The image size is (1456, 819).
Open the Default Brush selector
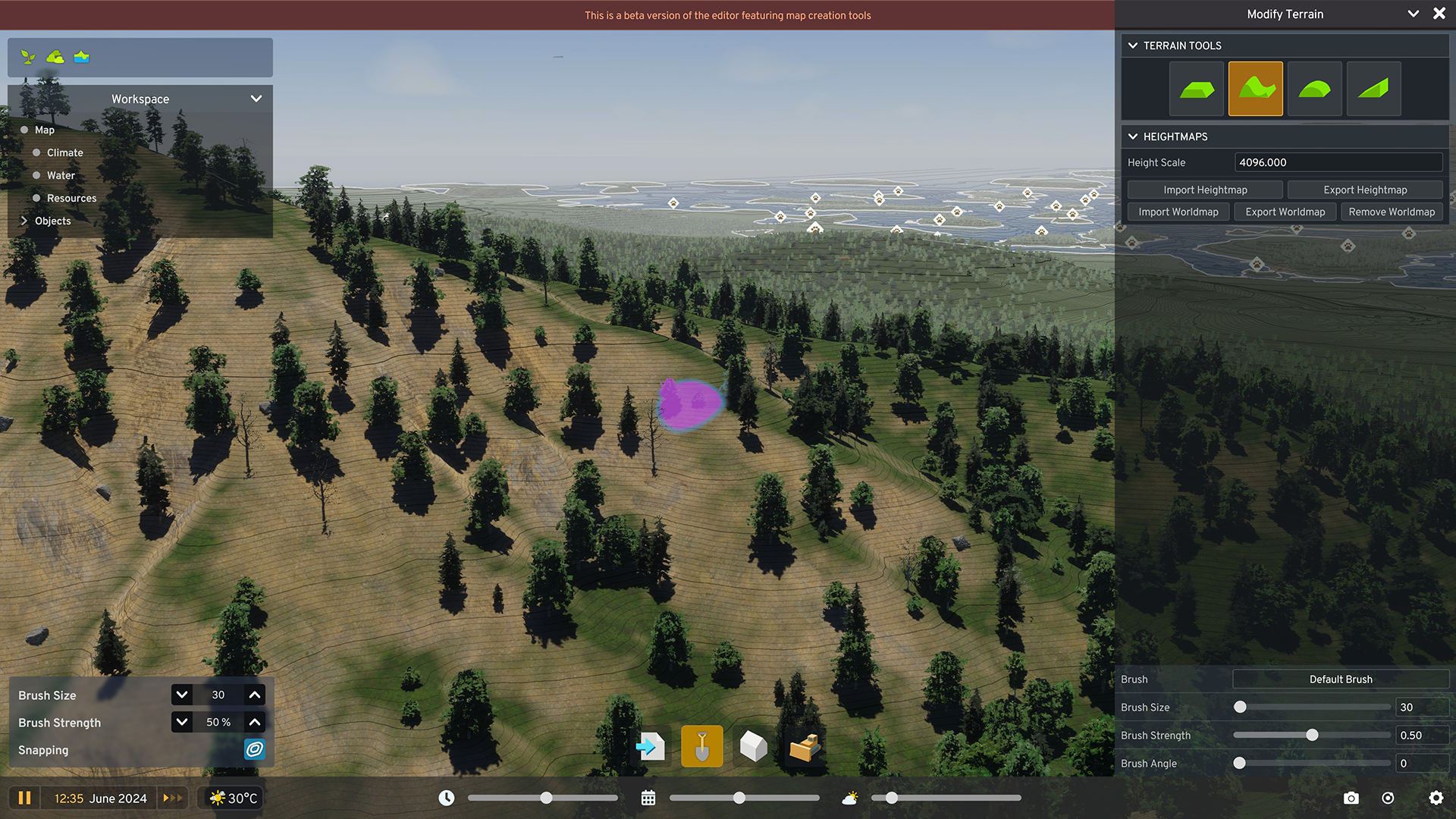click(1341, 679)
